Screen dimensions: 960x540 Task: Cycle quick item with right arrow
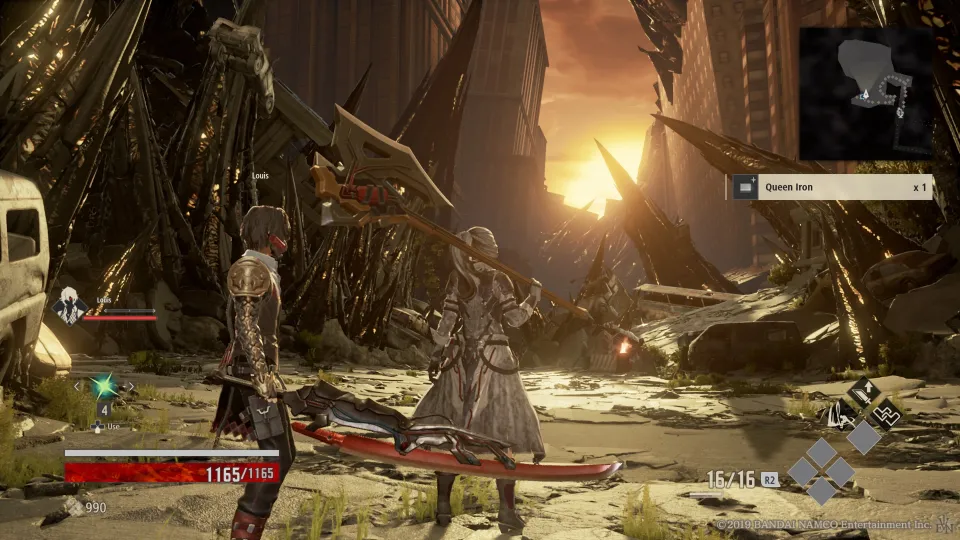[x=130, y=386]
